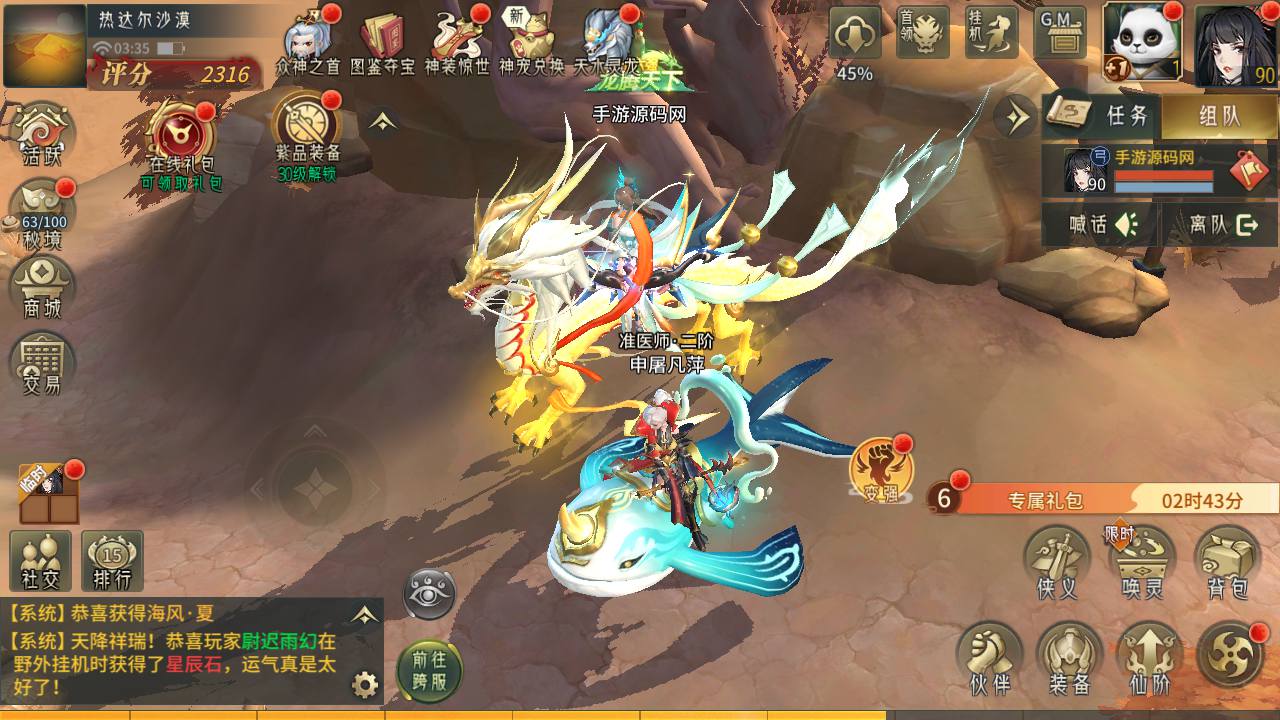Image resolution: width=1280 pixels, height=720 pixels.
Task: Open the 交易 trading market
Action: pyautogui.click(x=42, y=362)
